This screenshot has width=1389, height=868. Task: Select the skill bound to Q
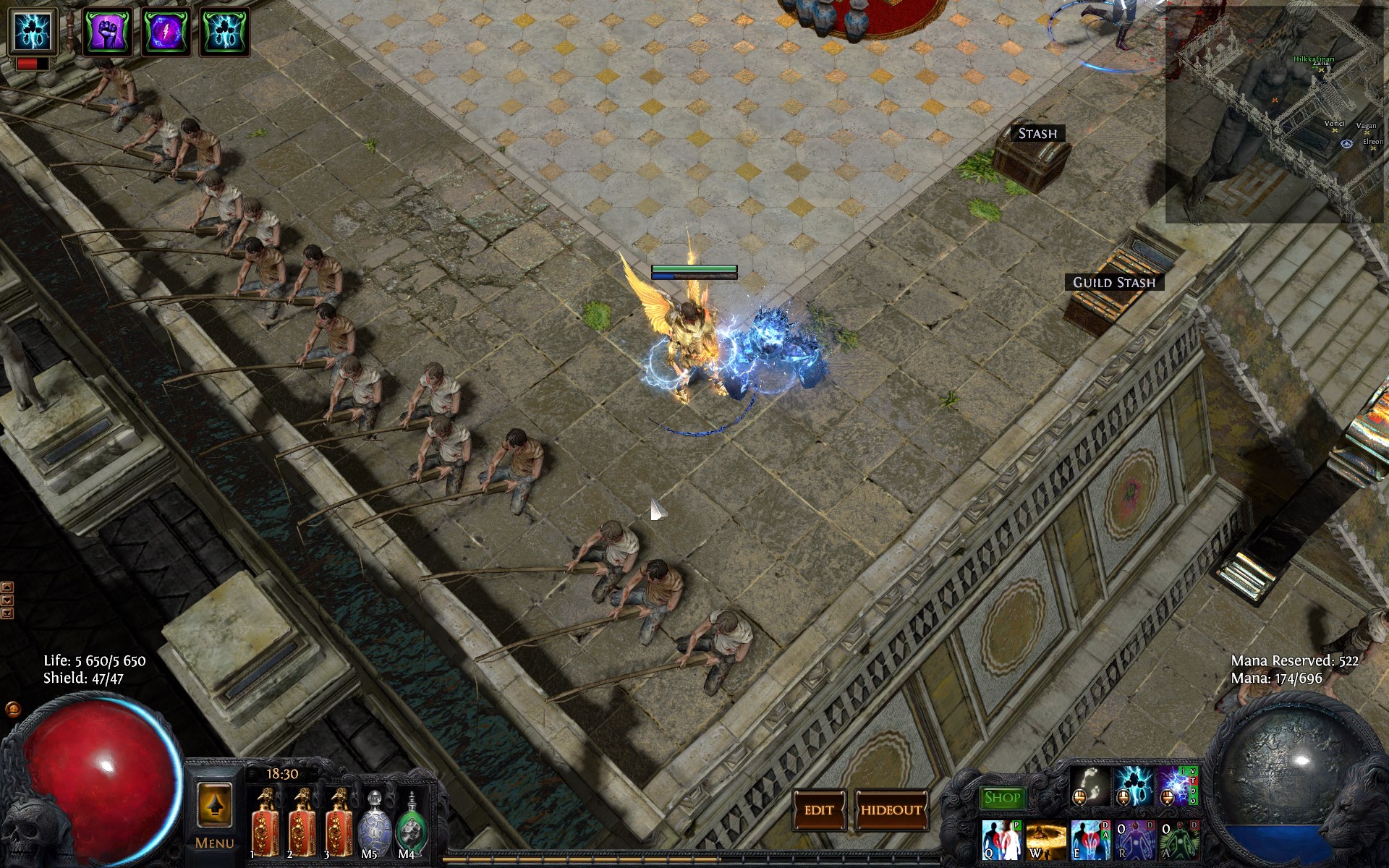(1001, 841)
